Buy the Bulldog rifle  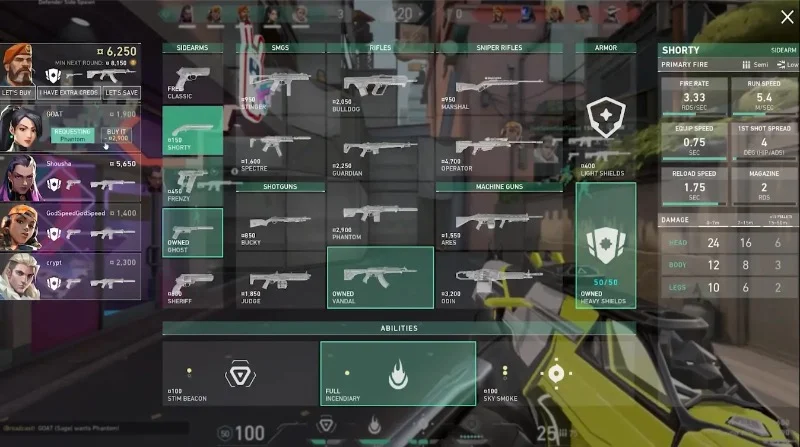click(x=380, y=82)
